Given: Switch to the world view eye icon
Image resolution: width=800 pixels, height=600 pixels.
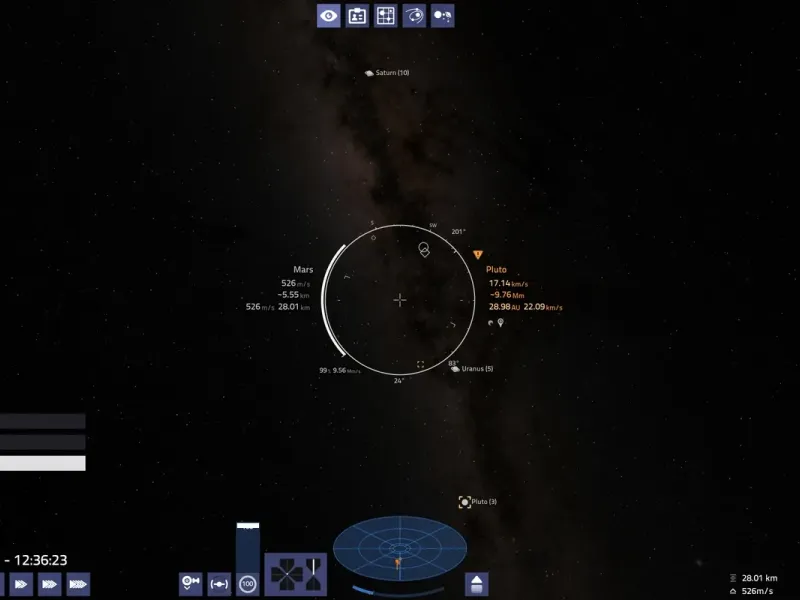Looking at the screenshot, I should point(329,15).
